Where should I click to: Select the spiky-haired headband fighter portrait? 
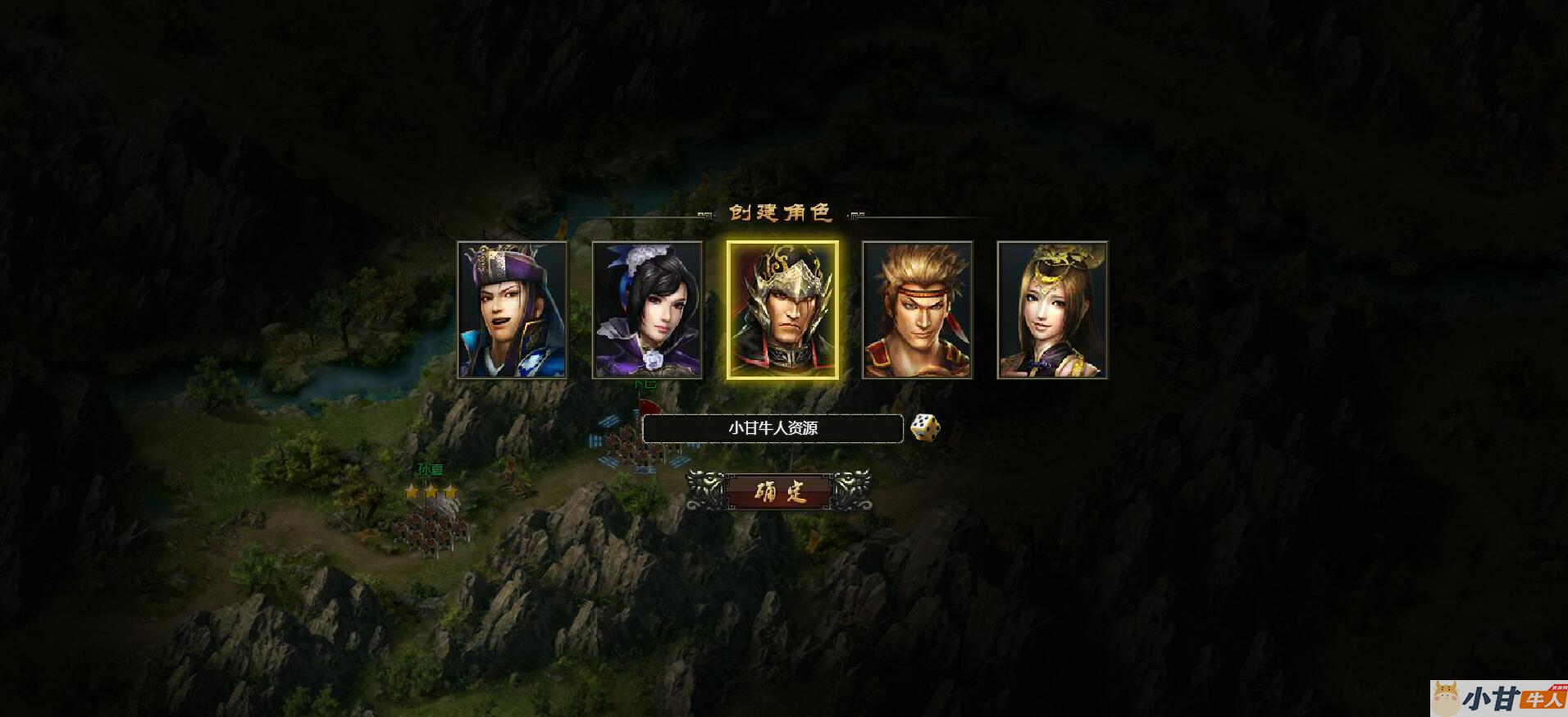tap(917, 310)
